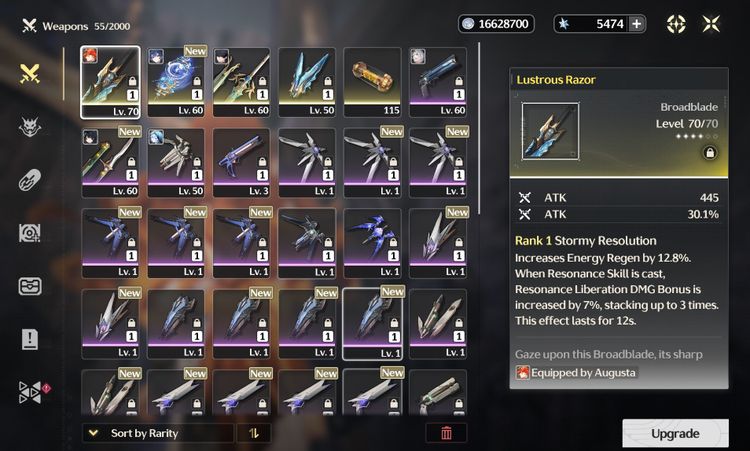Switch to the pill-shaped supplies tab
Screen dimensions: 750x451
click(x=29, y=180)
